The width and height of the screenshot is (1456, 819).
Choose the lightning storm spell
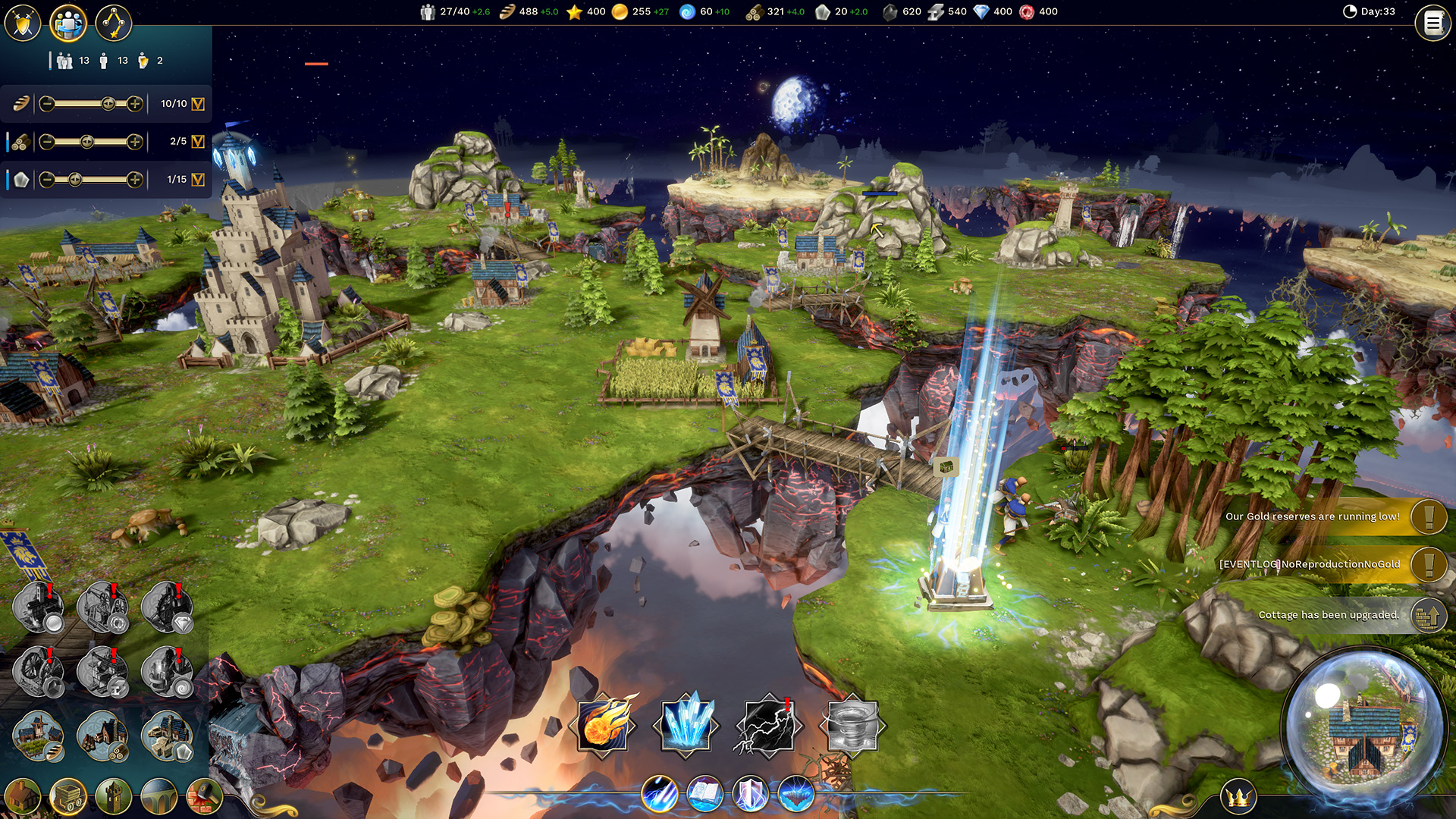click(767, 726)
